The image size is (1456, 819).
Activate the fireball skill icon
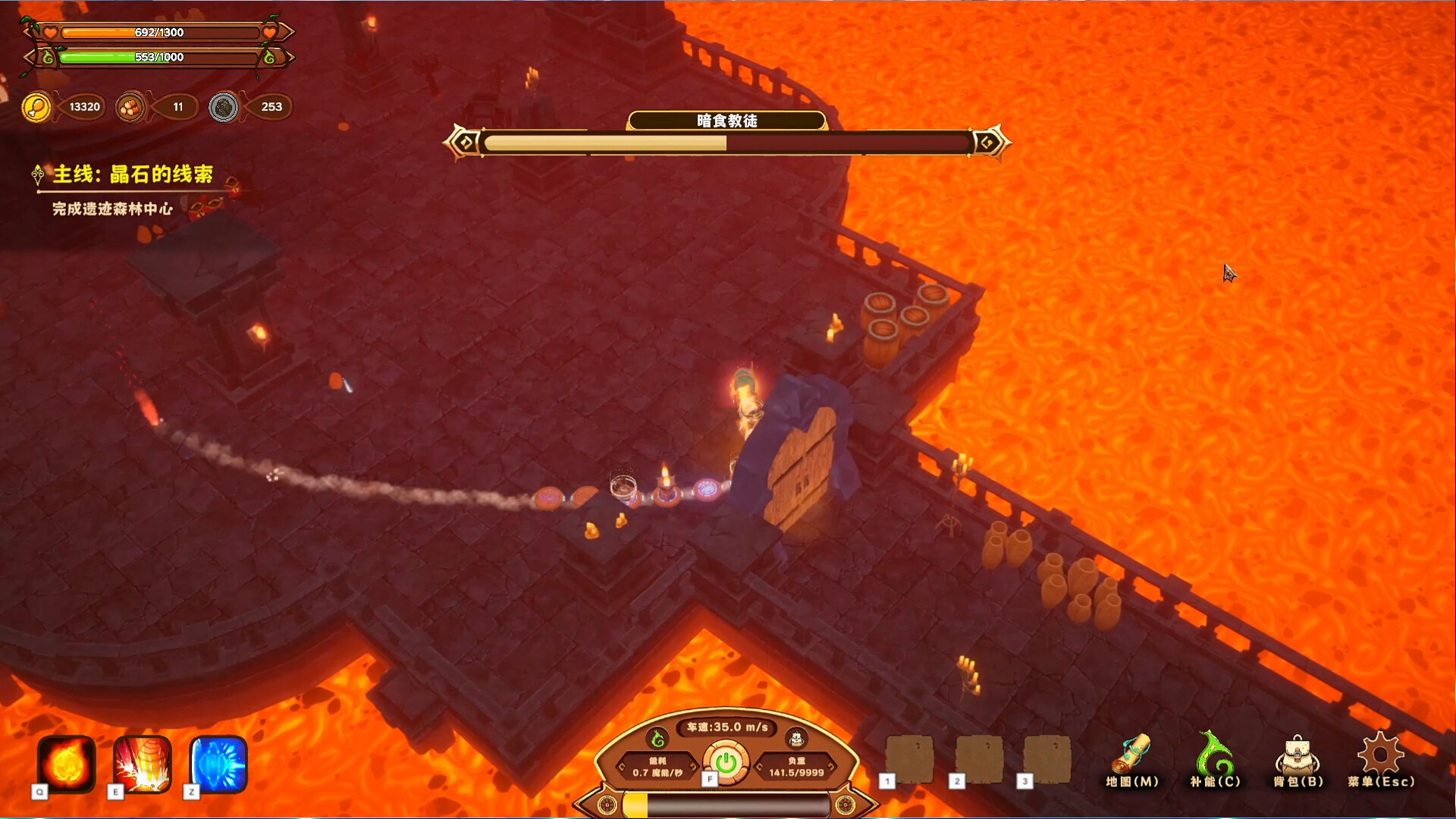67,764
